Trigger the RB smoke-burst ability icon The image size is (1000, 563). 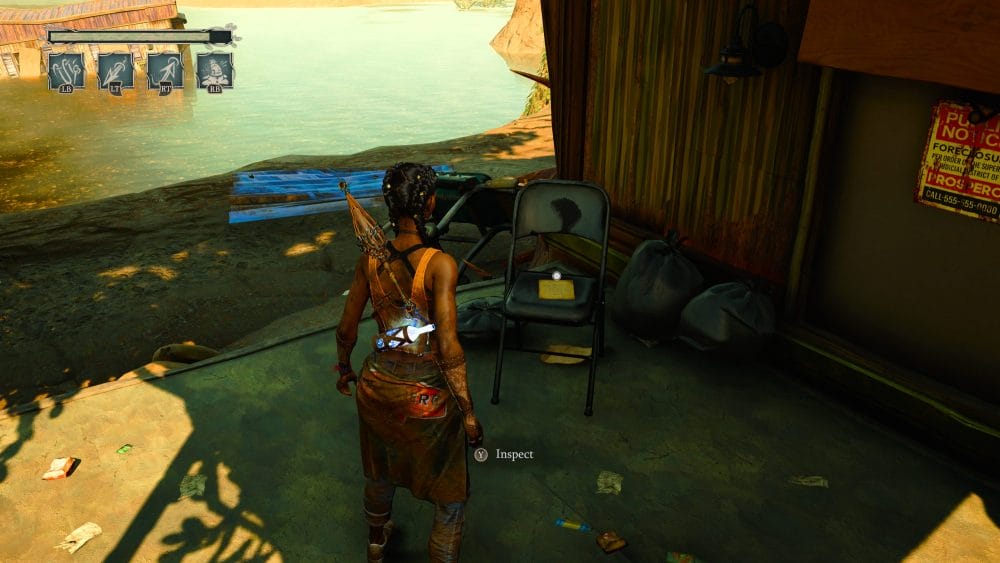[215, 70]
